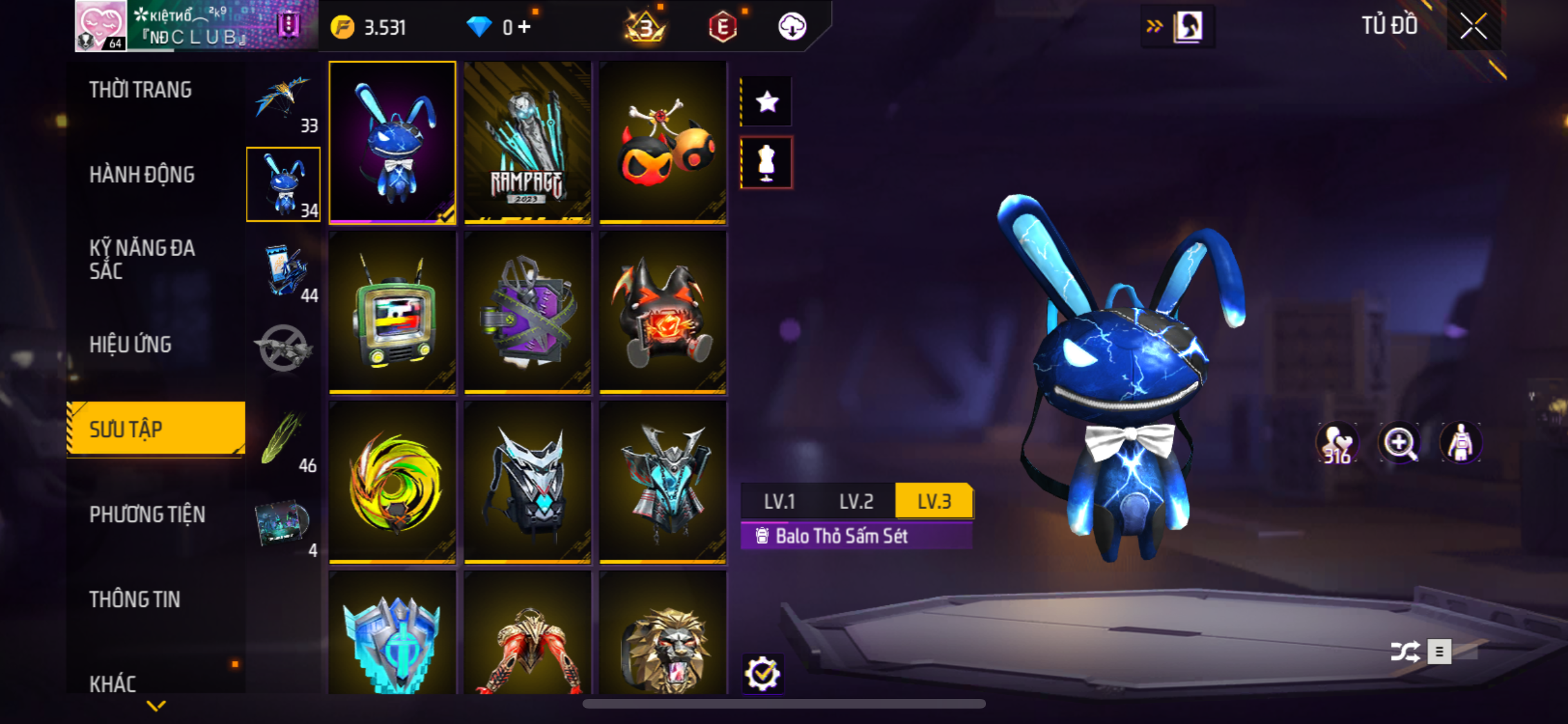Viewport: 1568px width, 724px height.
Task: Open the Thời Trang category
Action: tap(140, 90)
